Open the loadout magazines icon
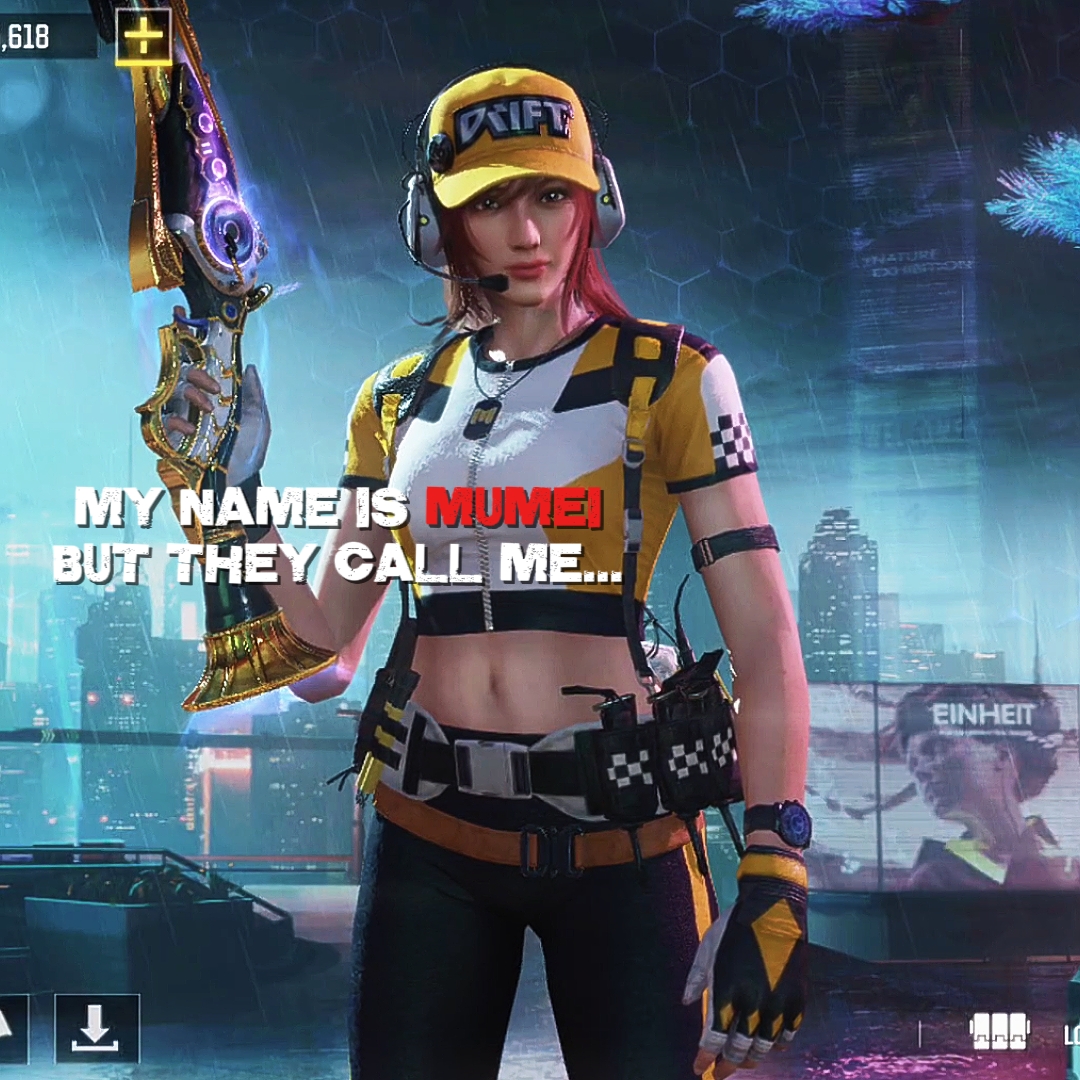The width and height of the screenshot is (1080, 1080). pos(999,1031)
